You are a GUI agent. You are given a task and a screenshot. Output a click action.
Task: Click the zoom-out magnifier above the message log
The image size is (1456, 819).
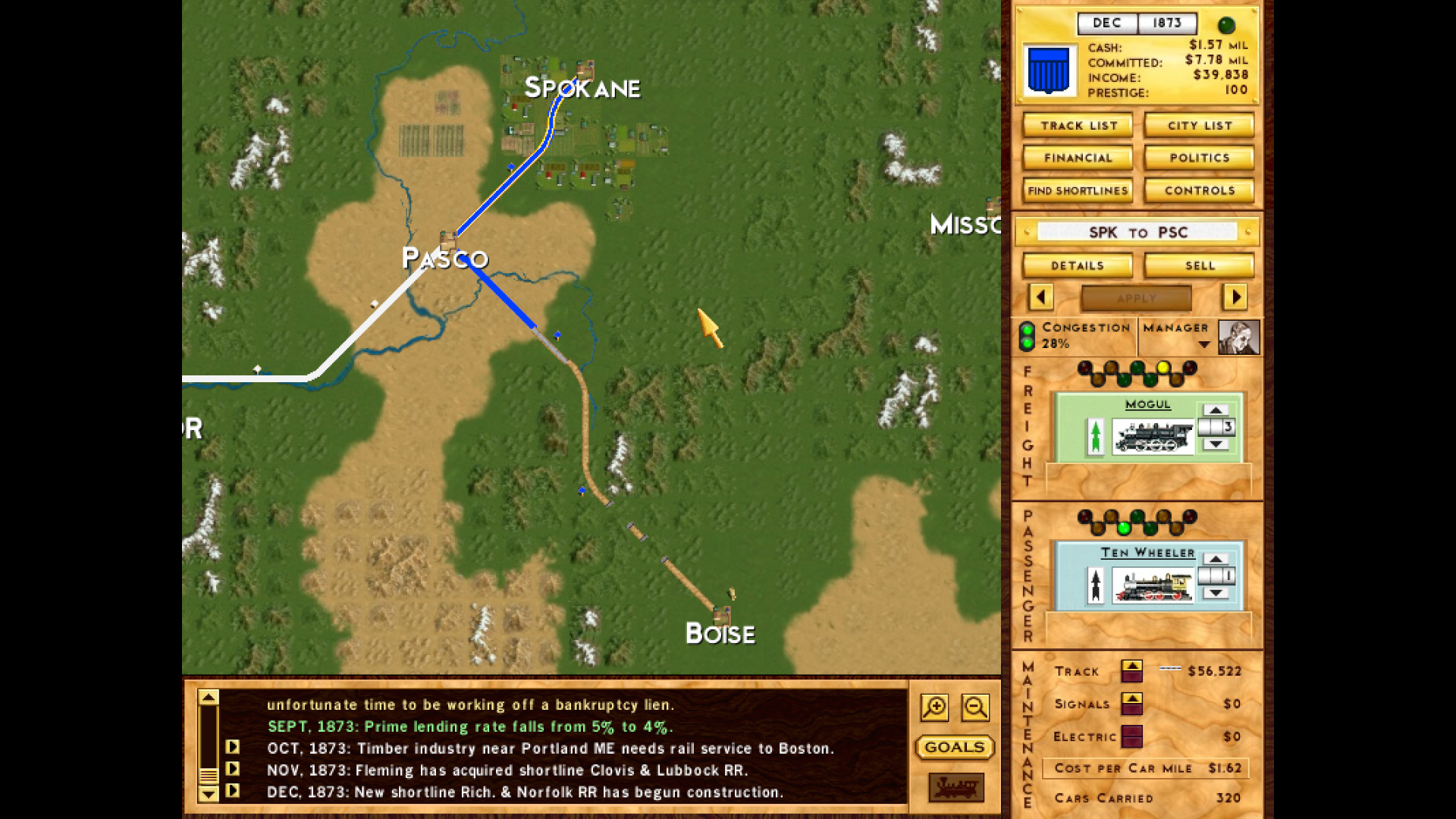975,707
